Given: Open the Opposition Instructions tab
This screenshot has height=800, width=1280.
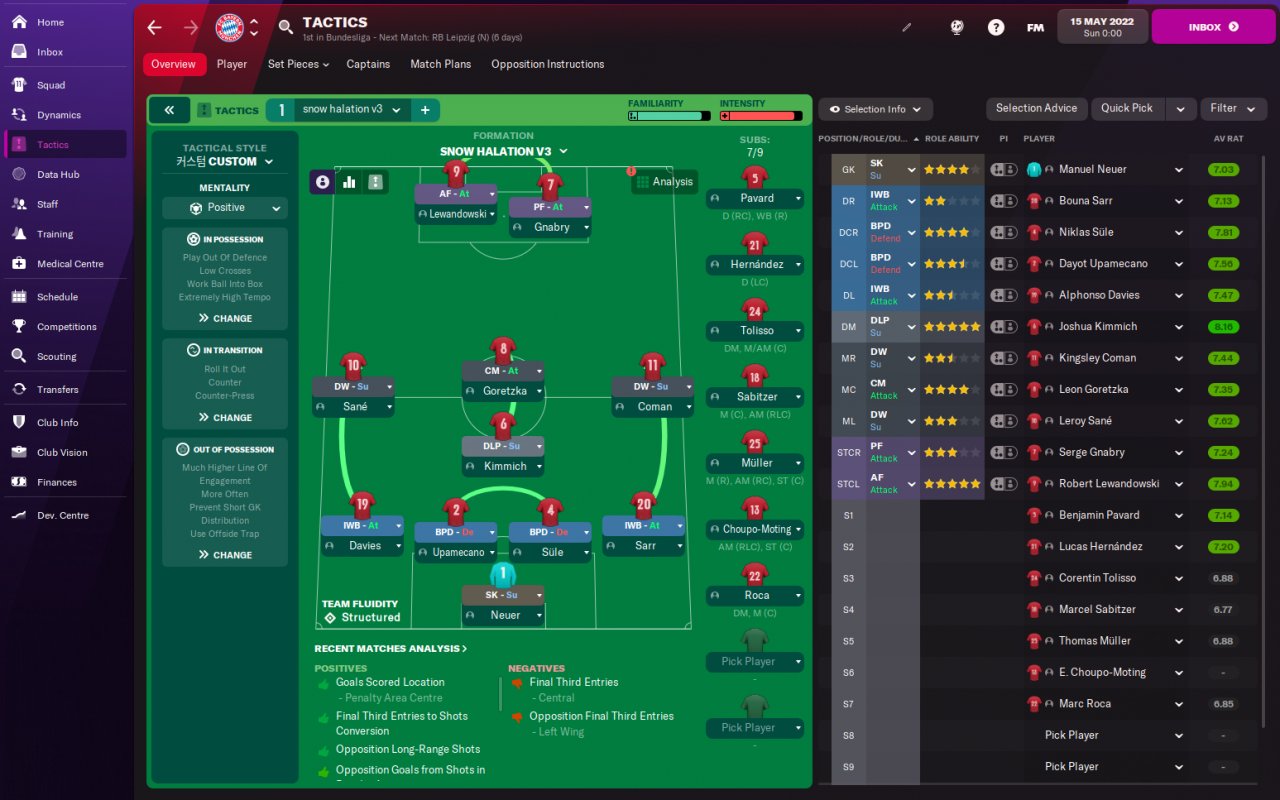Looking at the screenshot, I should click(547, 64).
